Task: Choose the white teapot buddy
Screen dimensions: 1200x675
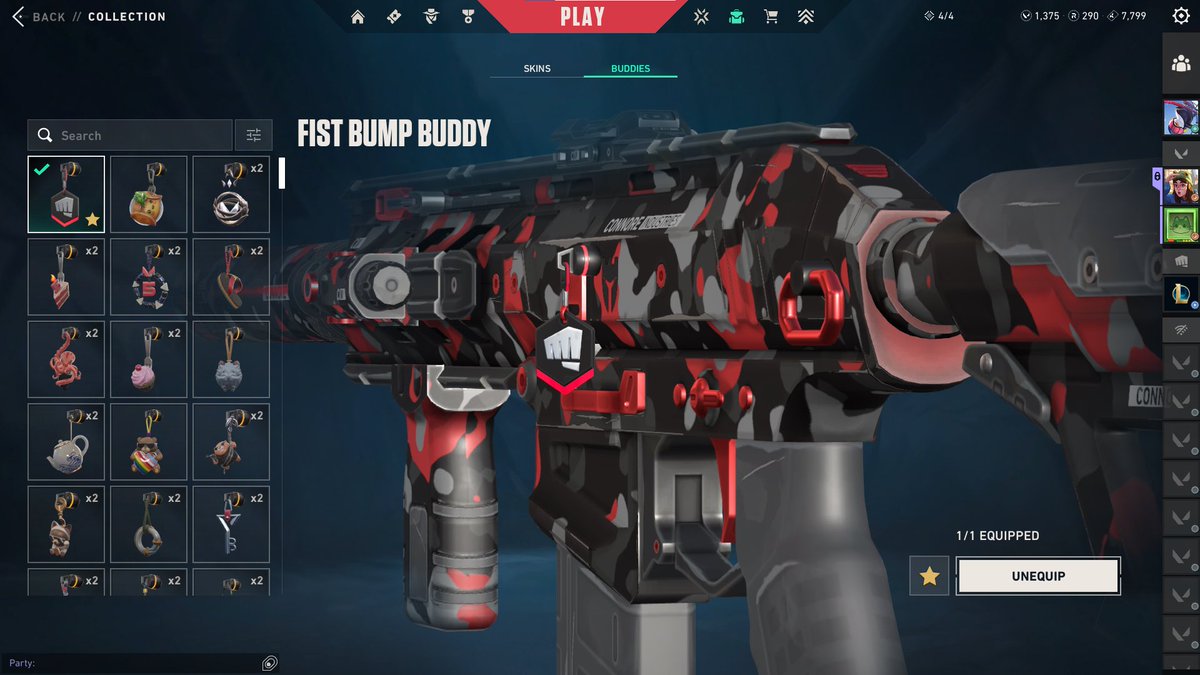Action: pos(66,442)
